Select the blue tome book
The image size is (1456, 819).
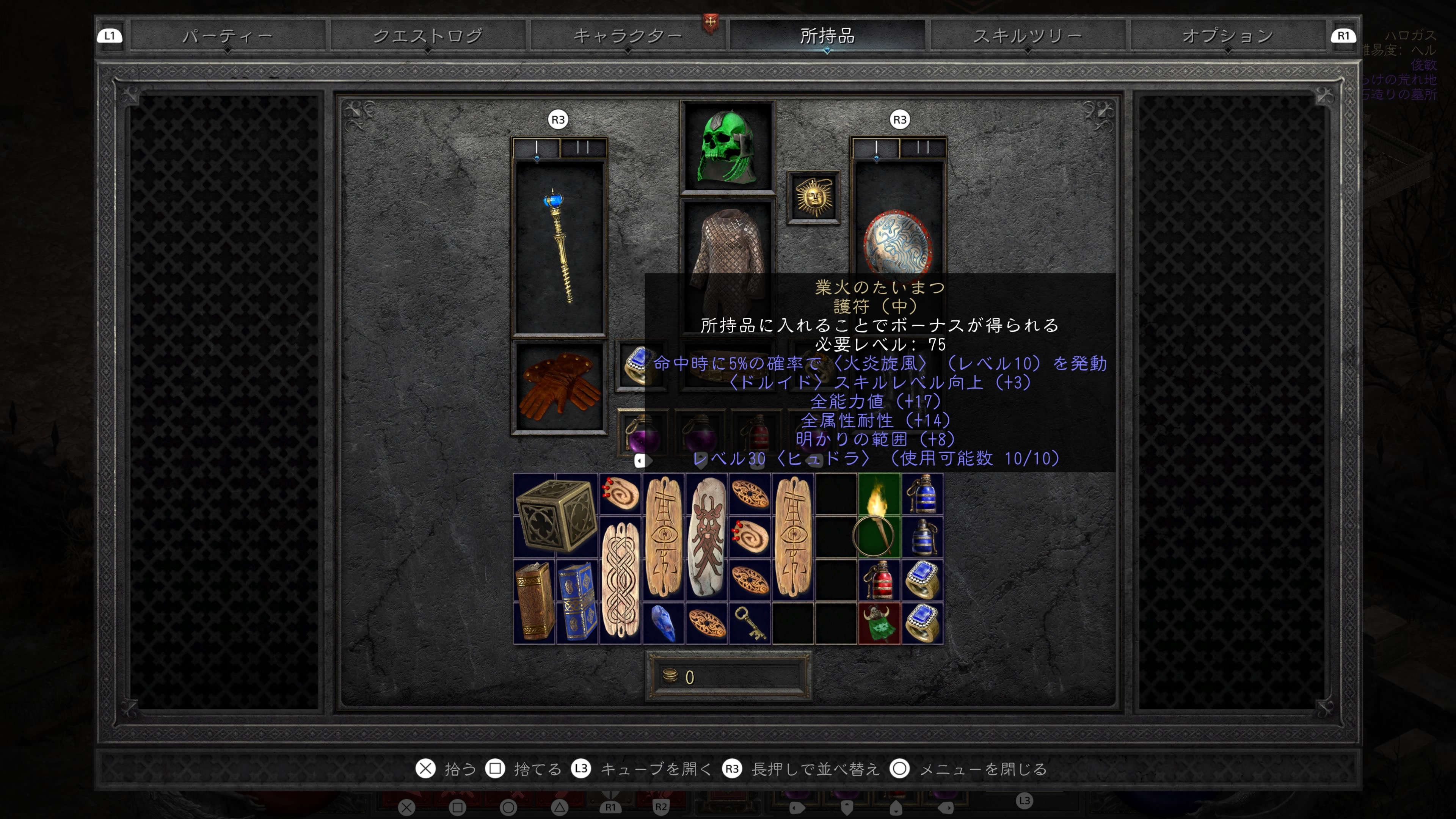pyautogui.click(x=577, y=601)
